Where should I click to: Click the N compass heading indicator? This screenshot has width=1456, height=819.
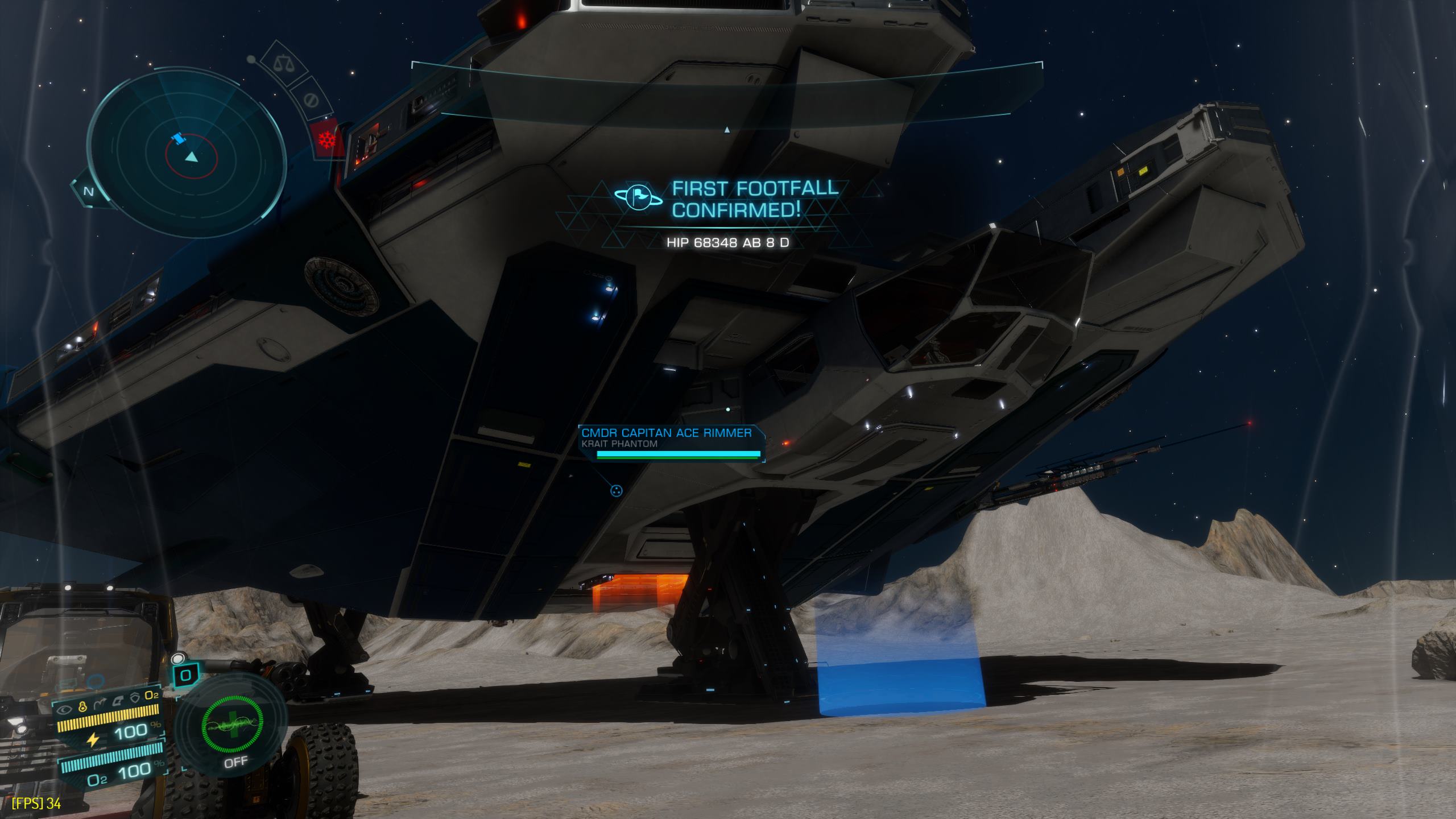pos(88,192)
